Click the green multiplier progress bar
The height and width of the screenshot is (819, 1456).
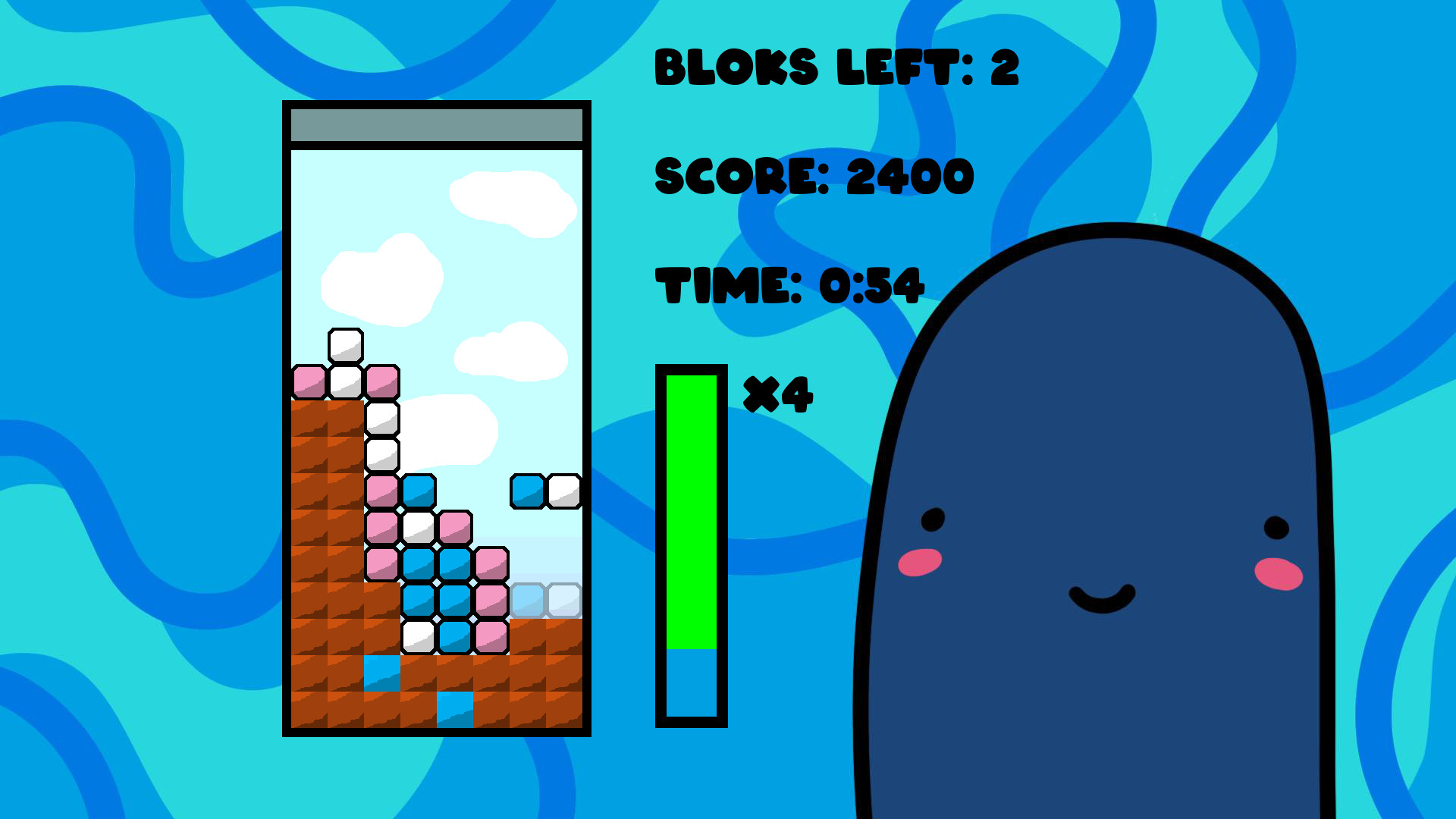[692, 508]
